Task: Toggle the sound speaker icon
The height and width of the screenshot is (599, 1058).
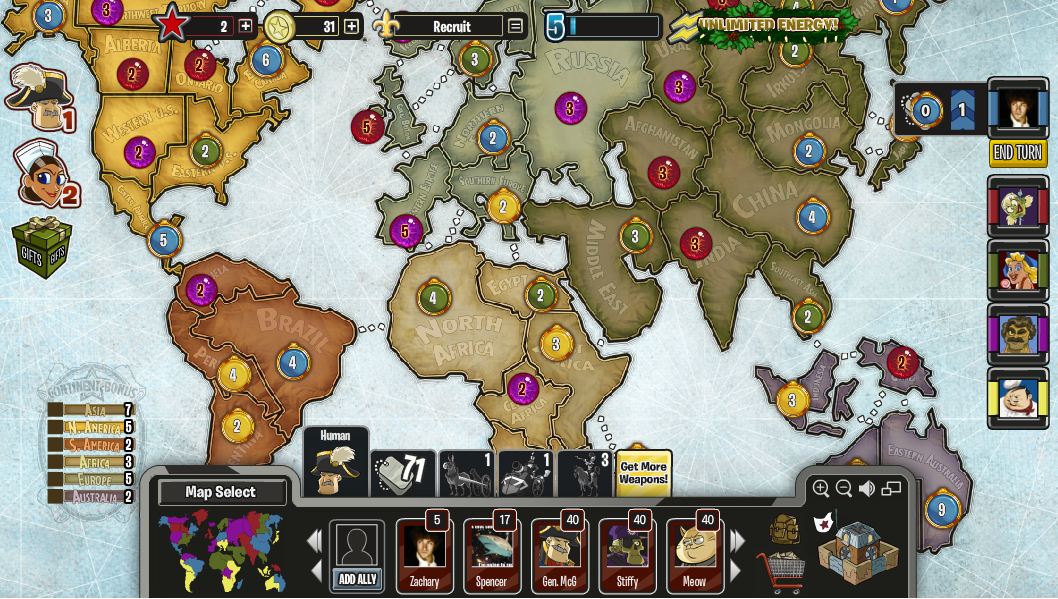Action: (x=867, y=488)
